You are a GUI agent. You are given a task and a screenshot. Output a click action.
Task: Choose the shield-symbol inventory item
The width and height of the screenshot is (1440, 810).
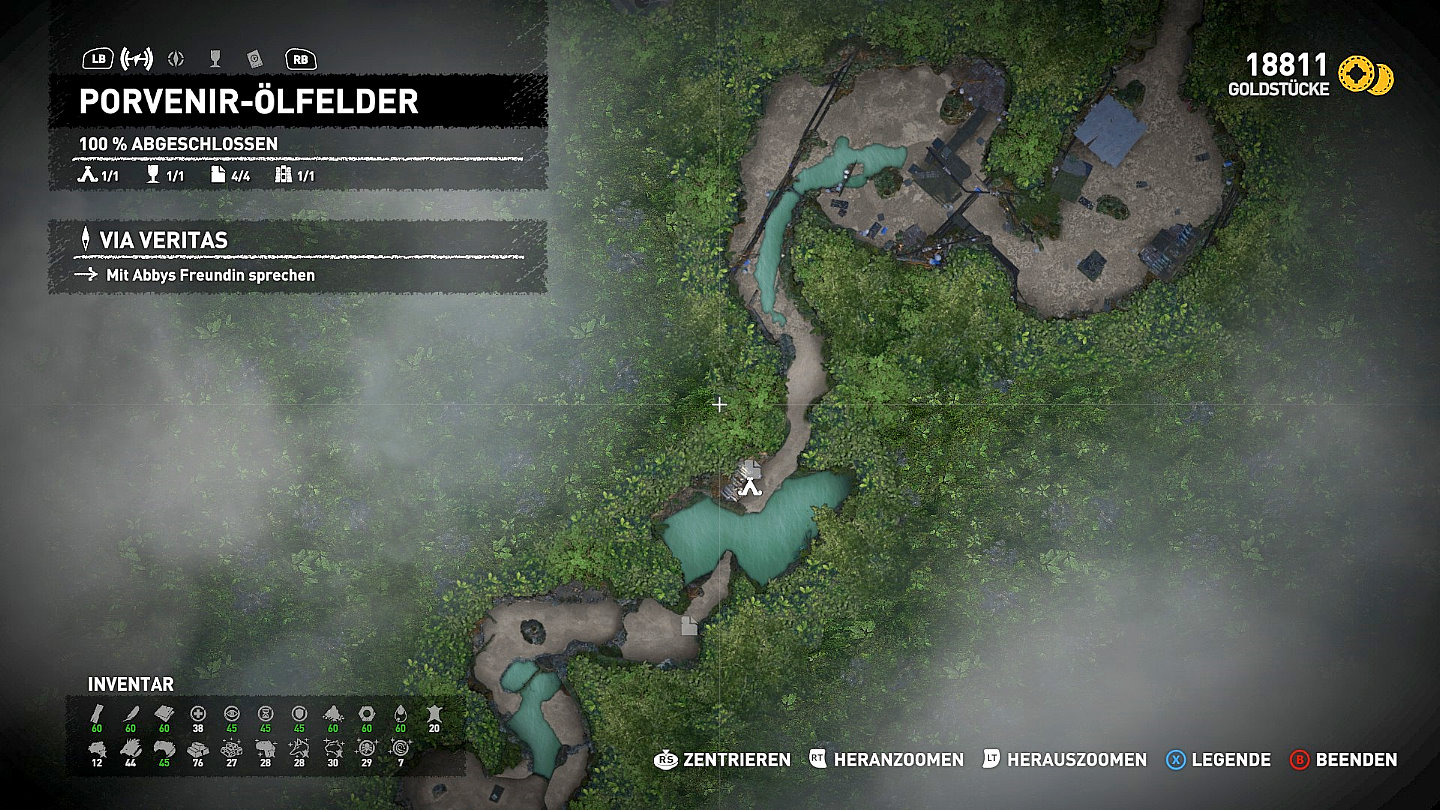pyautogui.click(x=299, y=713)
